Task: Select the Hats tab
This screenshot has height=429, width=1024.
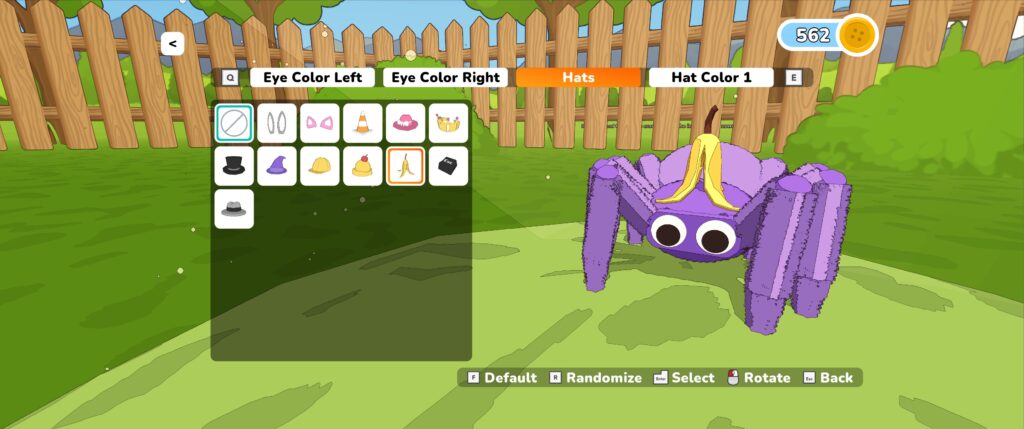Action: tap(578, 77)
